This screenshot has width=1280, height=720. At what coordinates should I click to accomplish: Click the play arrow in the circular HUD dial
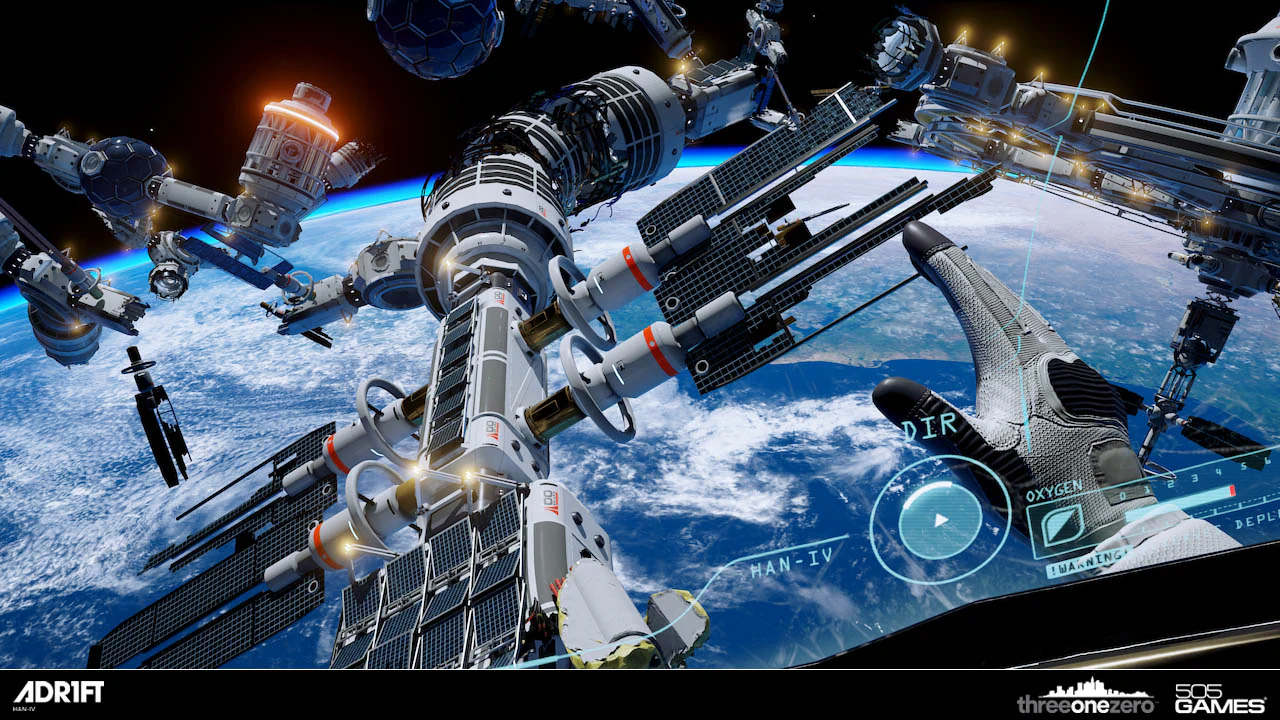coord(941,518)
